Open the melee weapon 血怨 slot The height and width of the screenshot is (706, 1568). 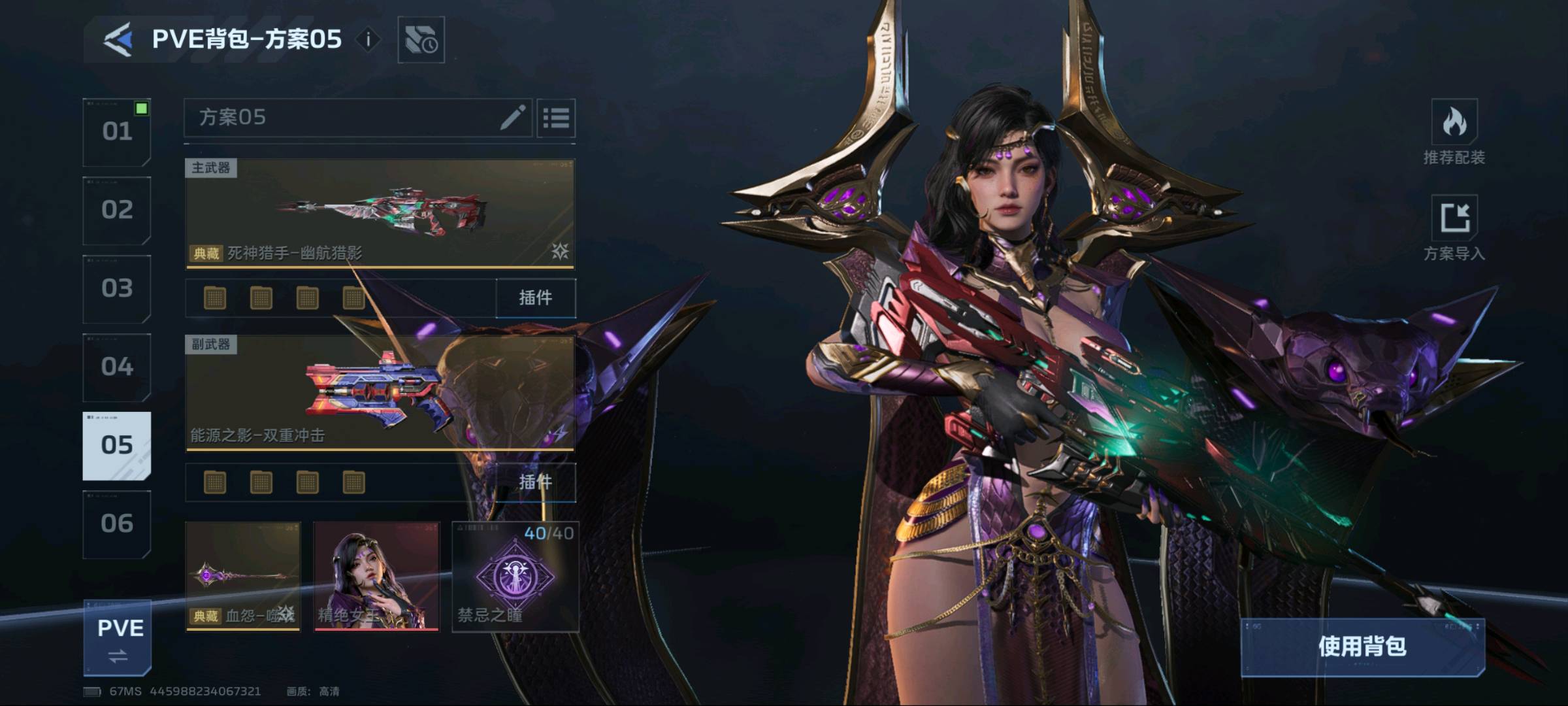[x=243, y=576]
